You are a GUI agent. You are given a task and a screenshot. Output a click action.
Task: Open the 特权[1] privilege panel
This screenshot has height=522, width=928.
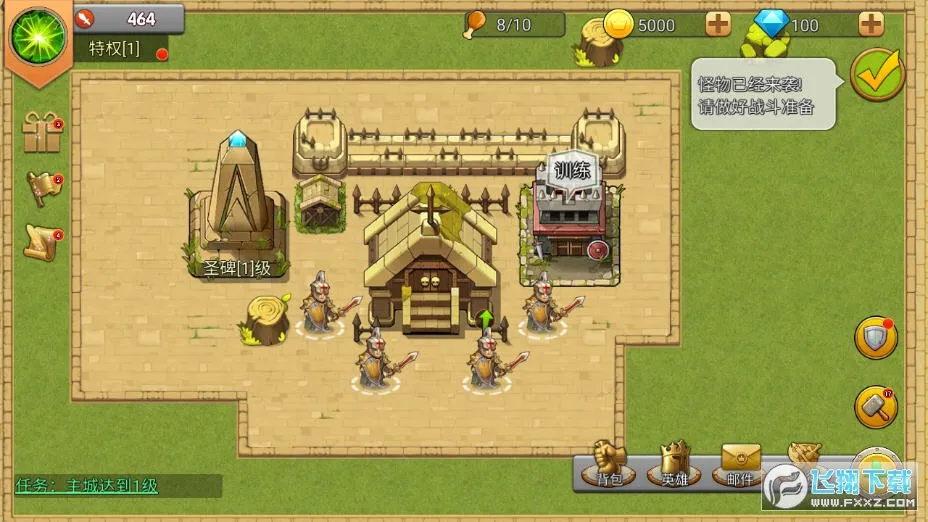[x=115, y=48]
